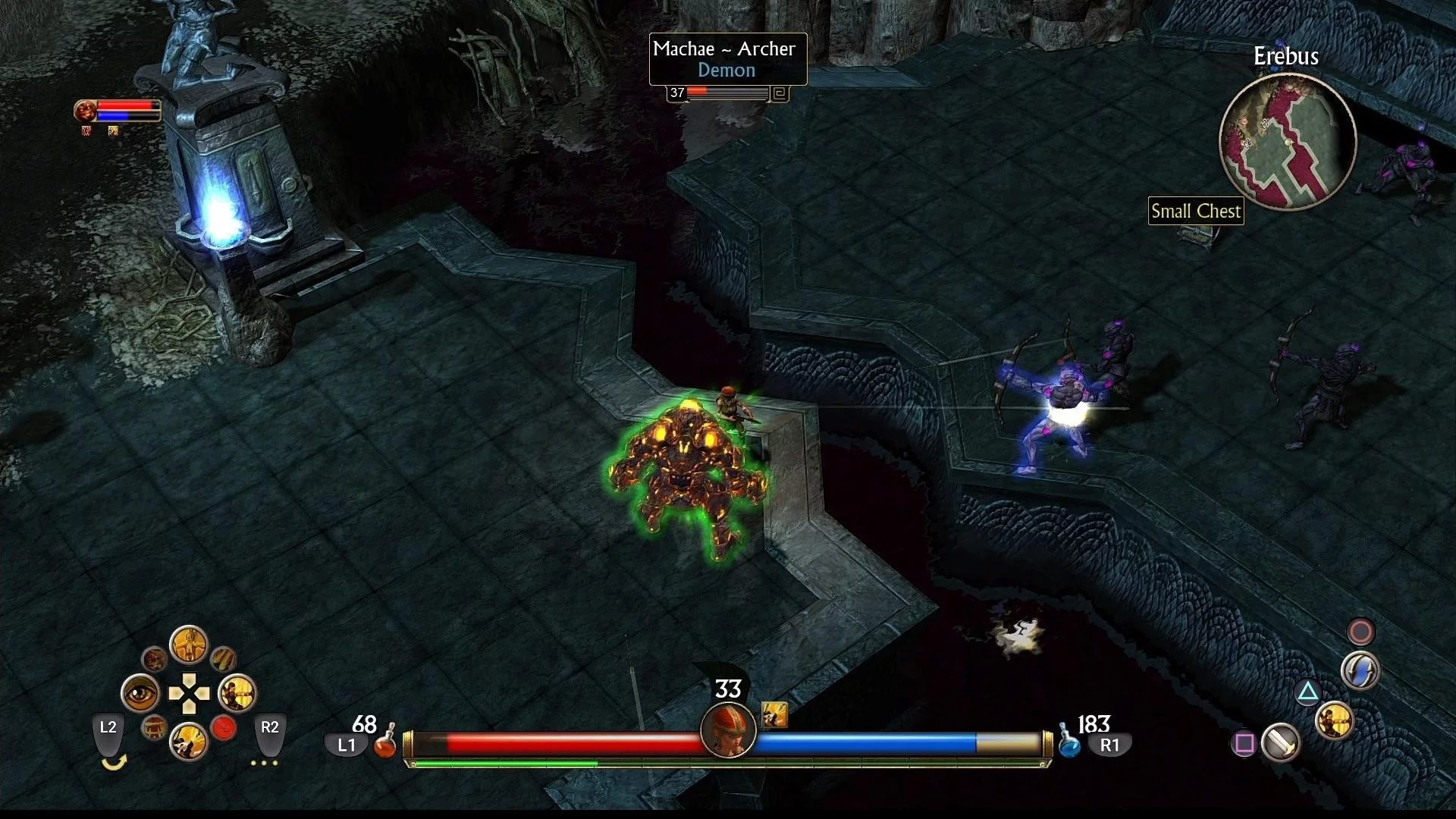
Task: Select the small demon-face skill icon
Action: (x=154, y=659)
